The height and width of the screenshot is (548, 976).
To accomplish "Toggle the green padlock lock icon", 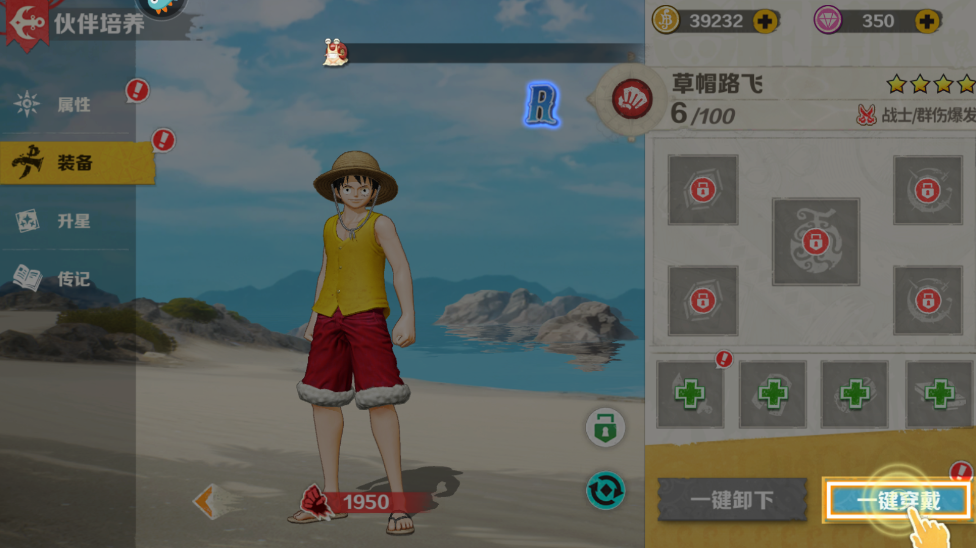I will (605, 428).
